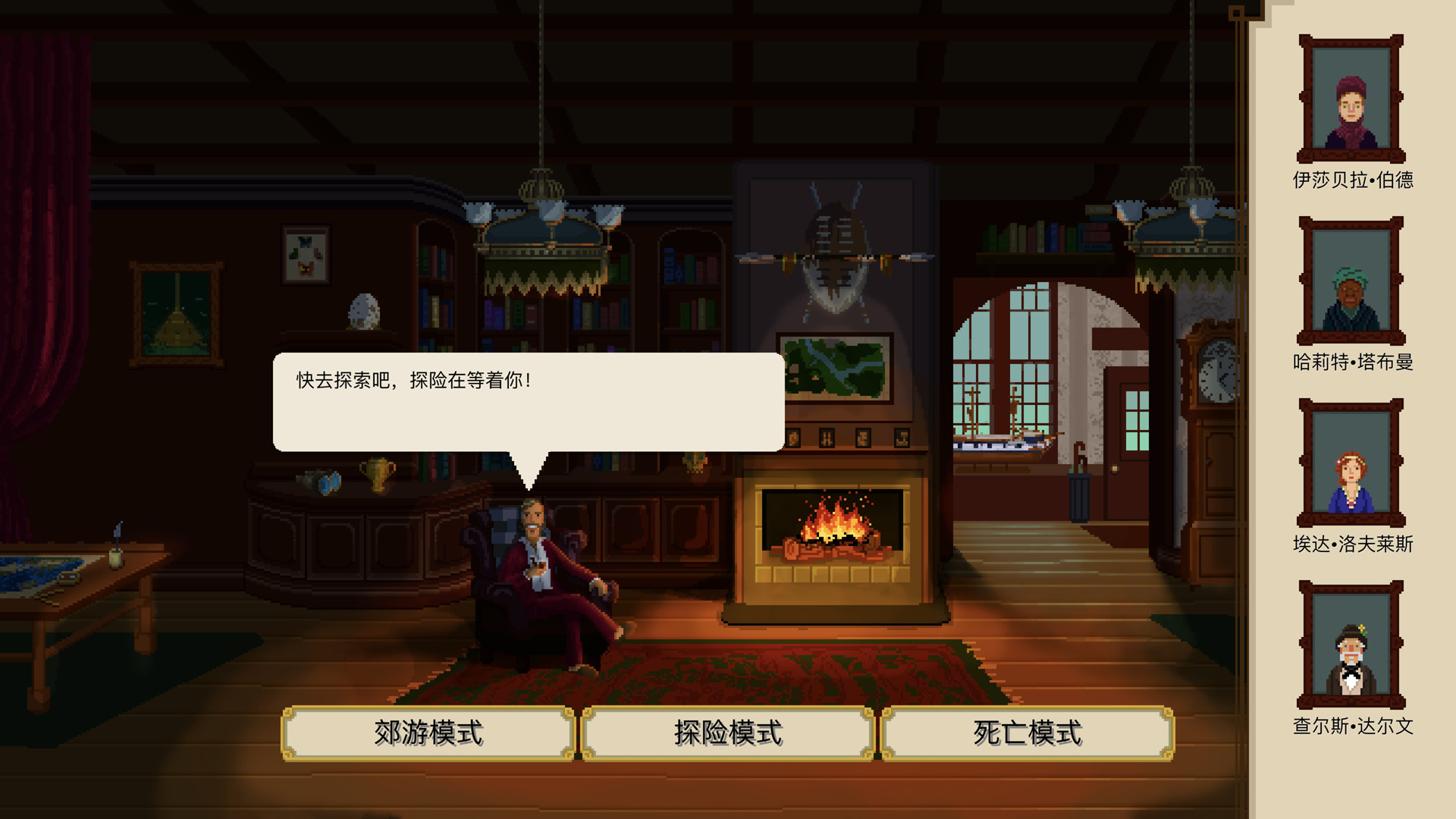
Task: Select 死亡模式
Action: click(1026, 733)
